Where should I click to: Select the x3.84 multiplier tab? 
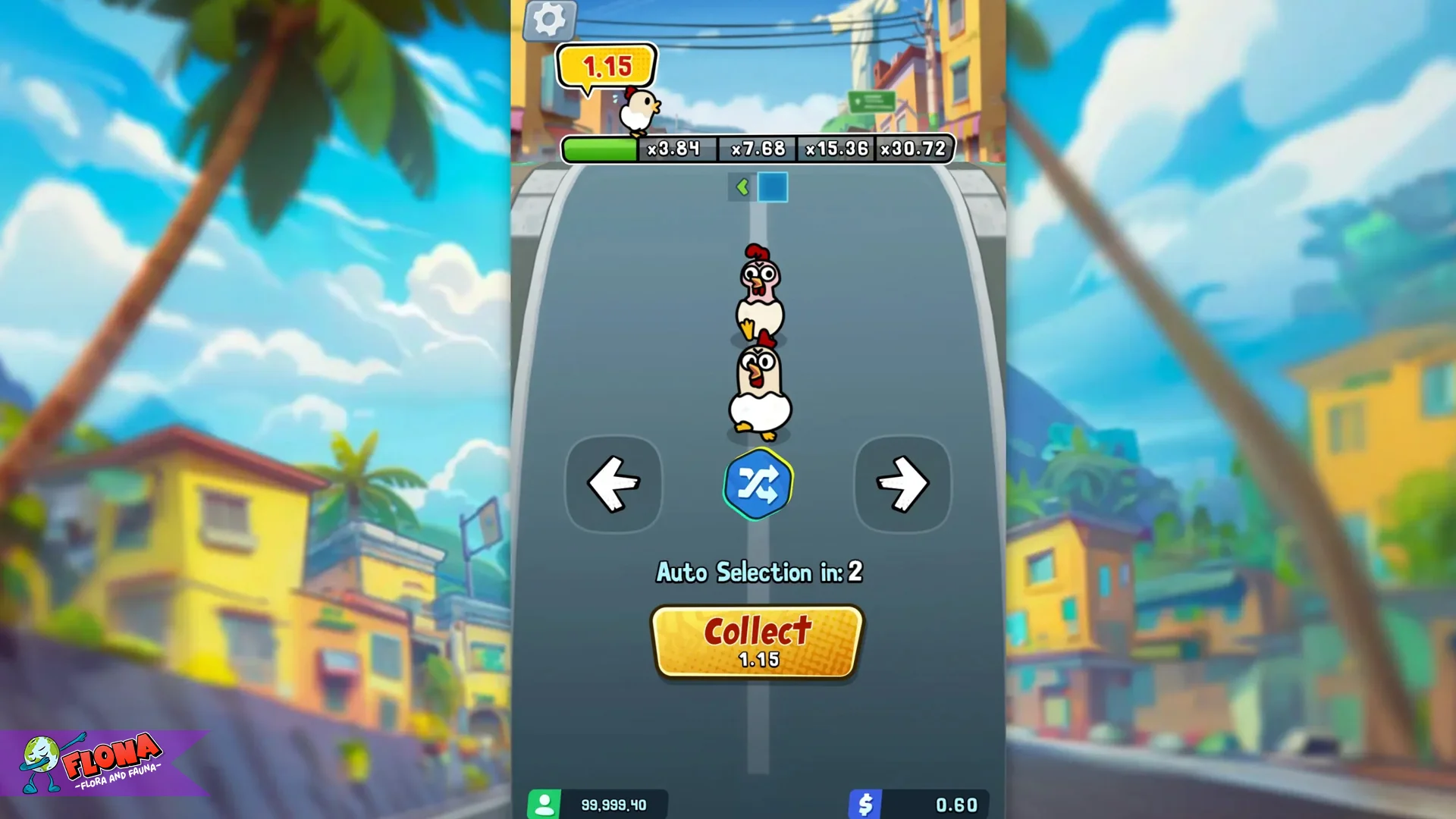click(675, 149)
